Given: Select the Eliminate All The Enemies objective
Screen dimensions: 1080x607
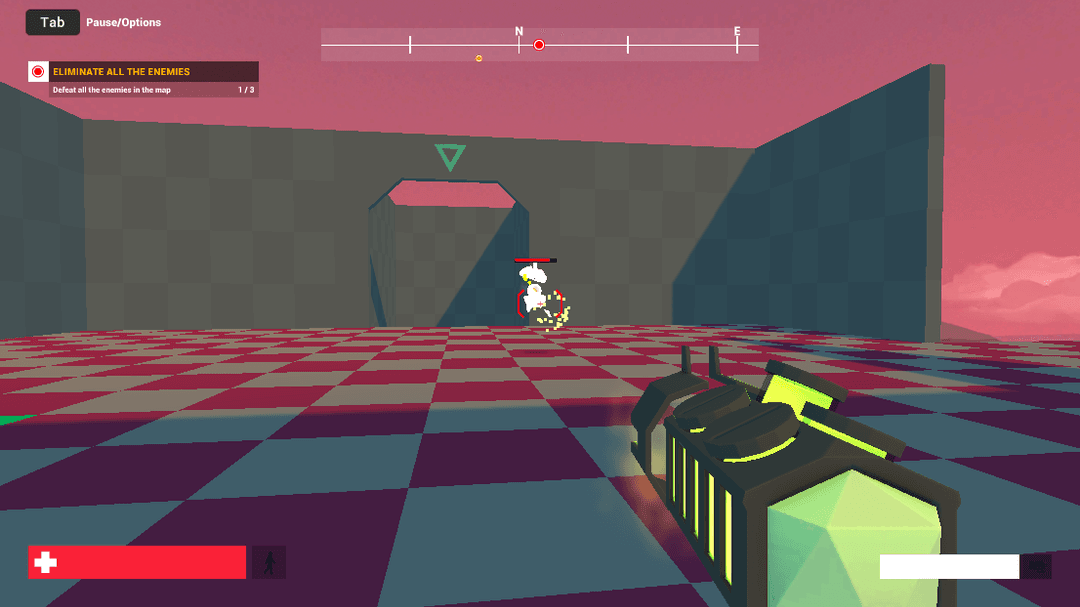Looking at the screenshot, I should coord(143,72).
